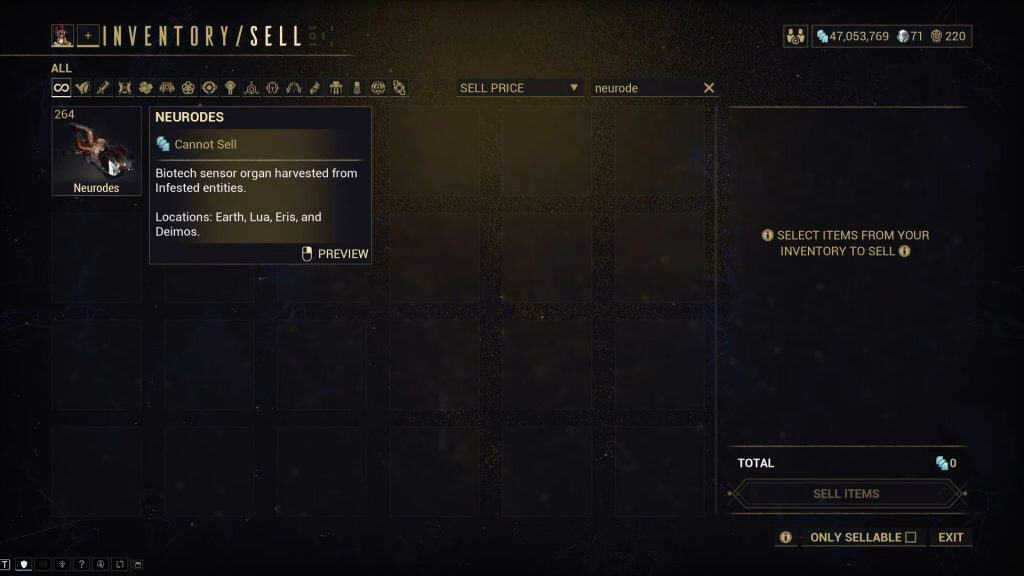Toggle the Only Sellable checkbox

pyautogui.click(x=910, y=537)
